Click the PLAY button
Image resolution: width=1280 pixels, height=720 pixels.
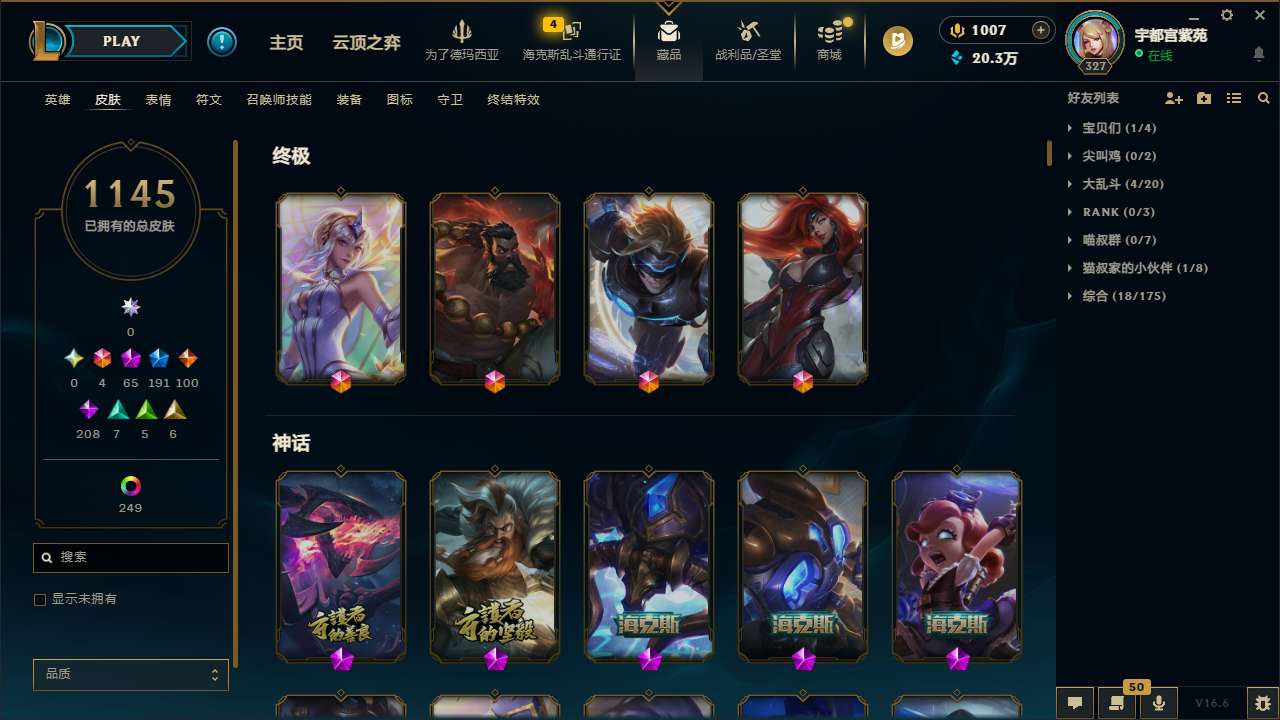coord(120,41)
